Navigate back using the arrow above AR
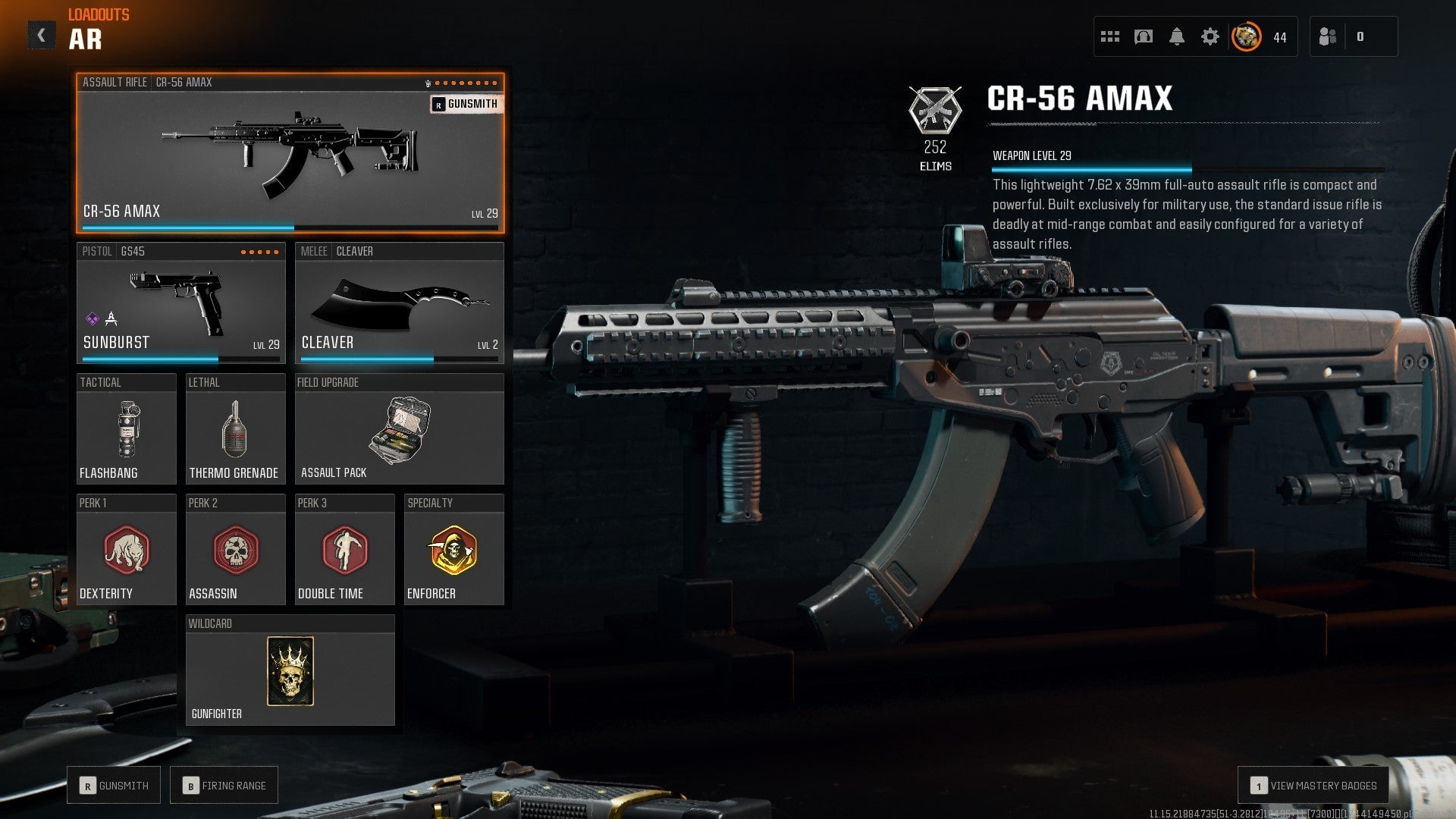Image resolution: width=1456 pixels, height=819 pixels. pyautogui.click(x=43, y=33)
